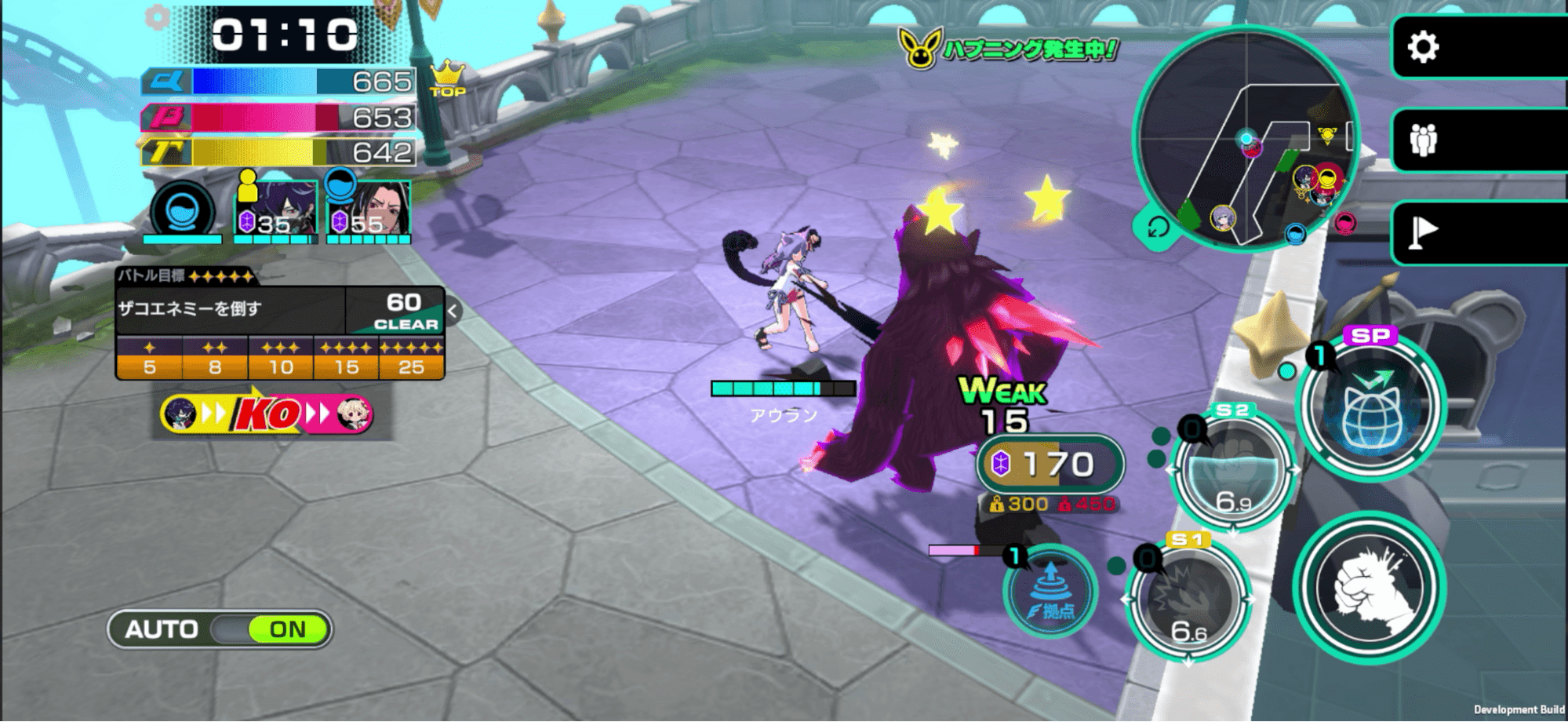Tap the blue base warp button
The width and height of the screenshot is (1568, 722).
click(x=1050, y=593)
